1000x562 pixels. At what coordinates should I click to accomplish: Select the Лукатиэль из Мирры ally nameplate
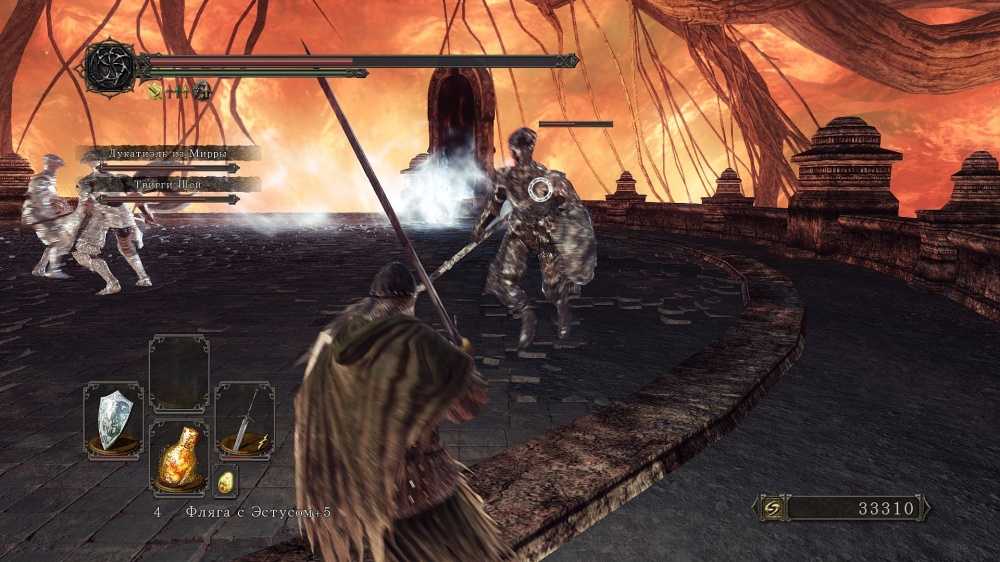point(169,153)
